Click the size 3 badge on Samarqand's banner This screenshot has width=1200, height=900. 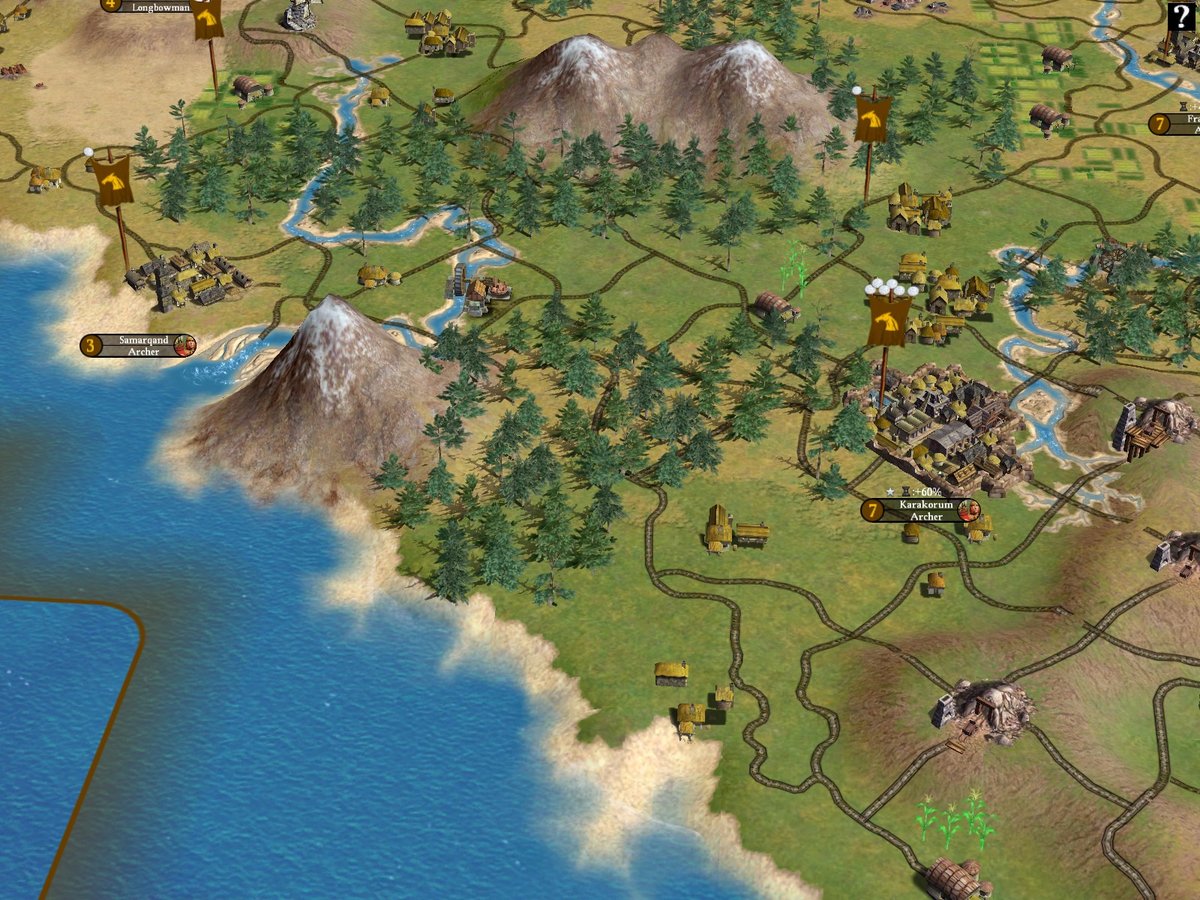click(92, 346)
